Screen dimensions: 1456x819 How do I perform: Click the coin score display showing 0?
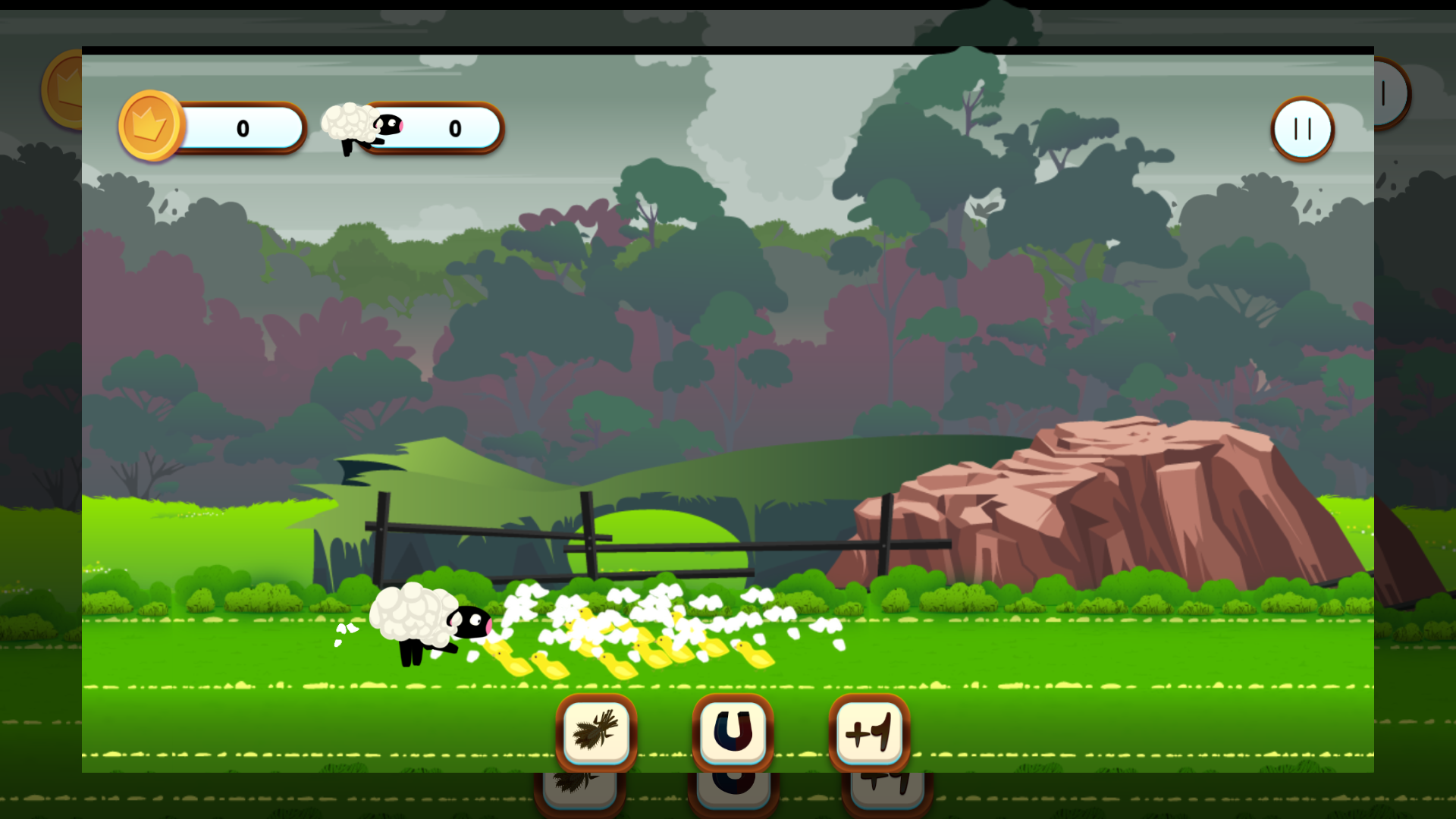(x=243, y=128)
